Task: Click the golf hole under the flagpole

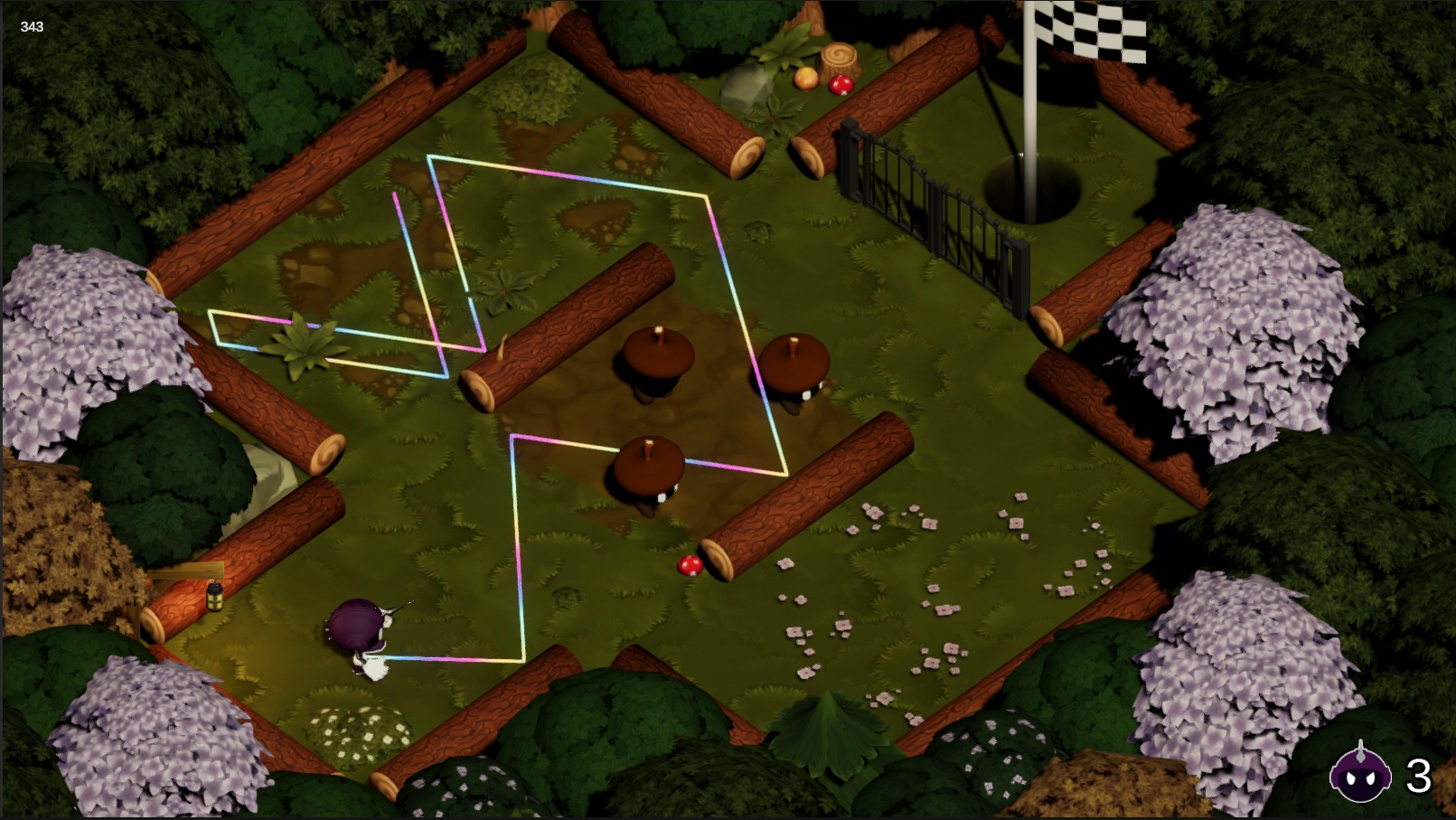Action: point(1032,187)
